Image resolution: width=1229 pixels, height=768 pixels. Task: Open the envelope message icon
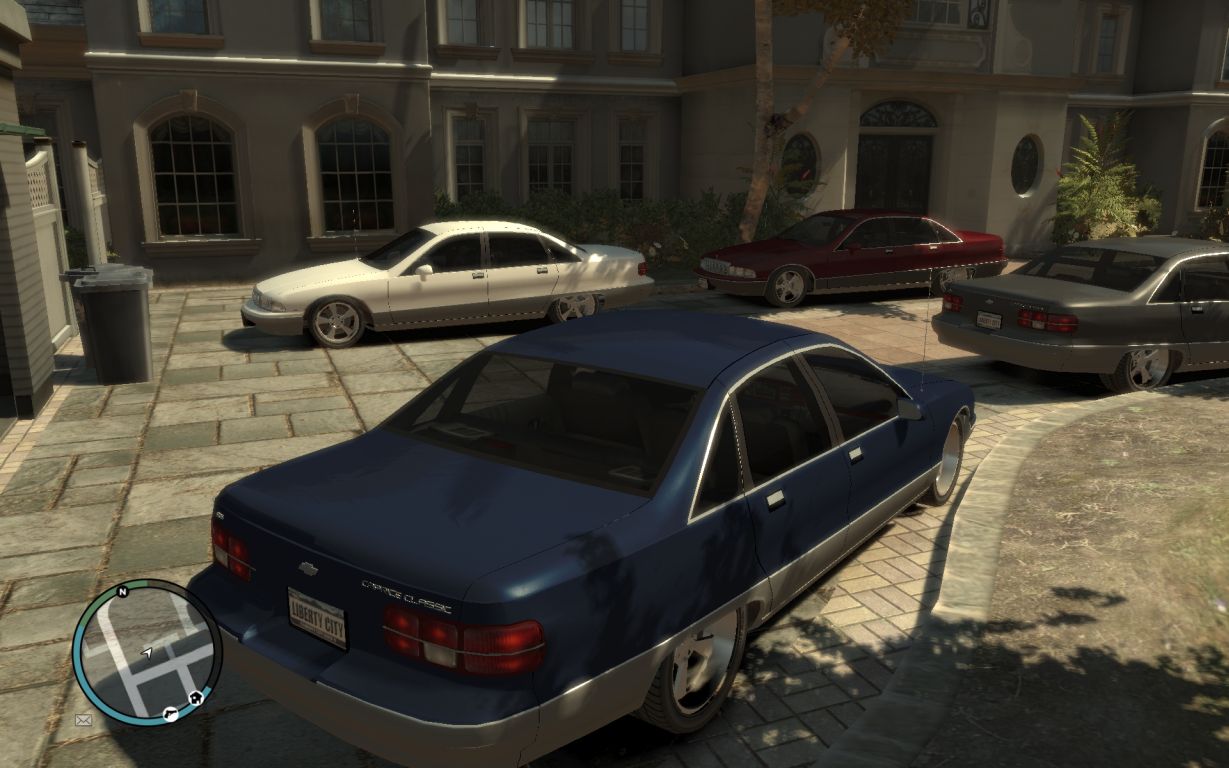[83, 719]
